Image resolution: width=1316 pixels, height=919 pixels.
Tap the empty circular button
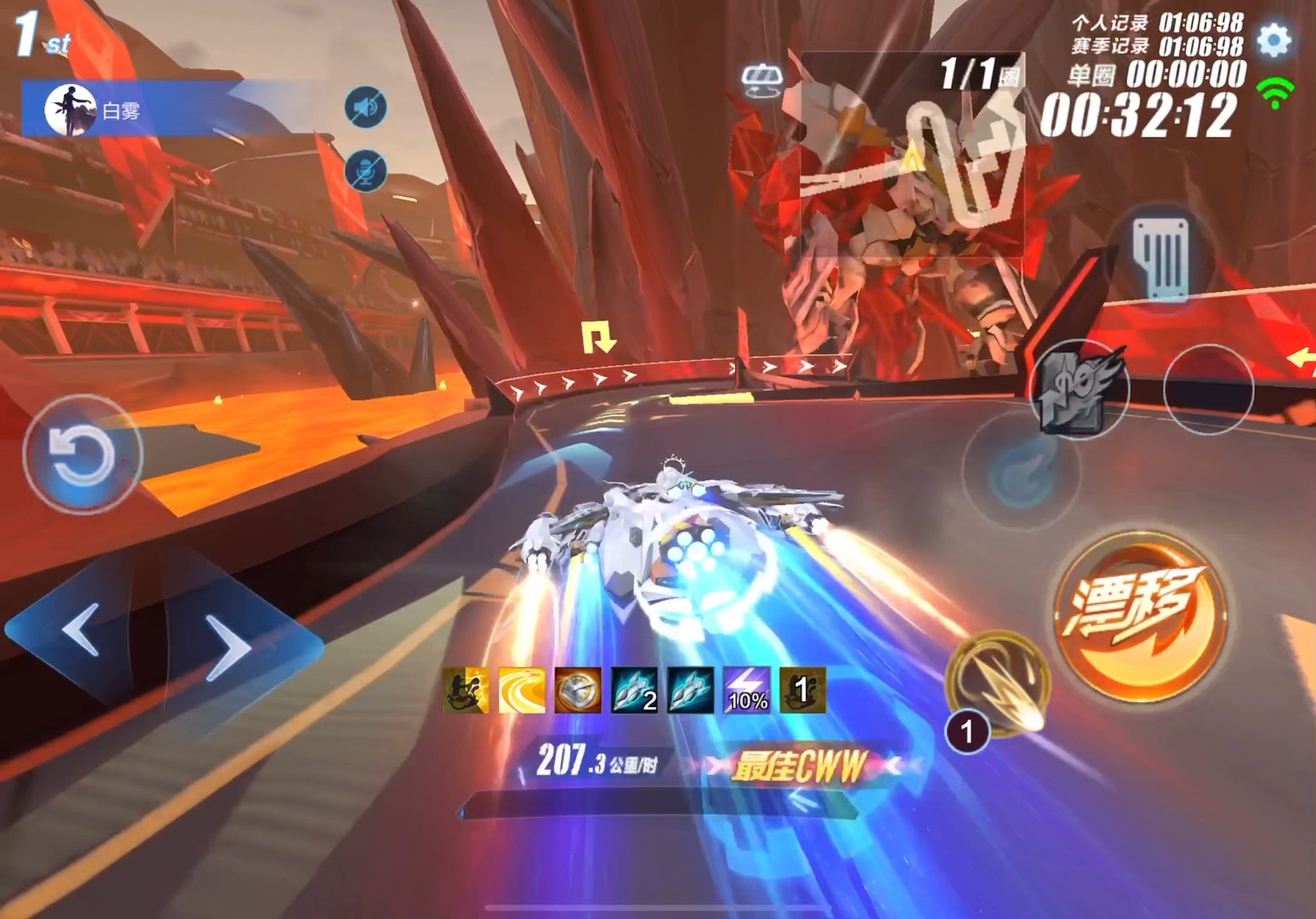pyautogui.click(x=1208, y=390)
